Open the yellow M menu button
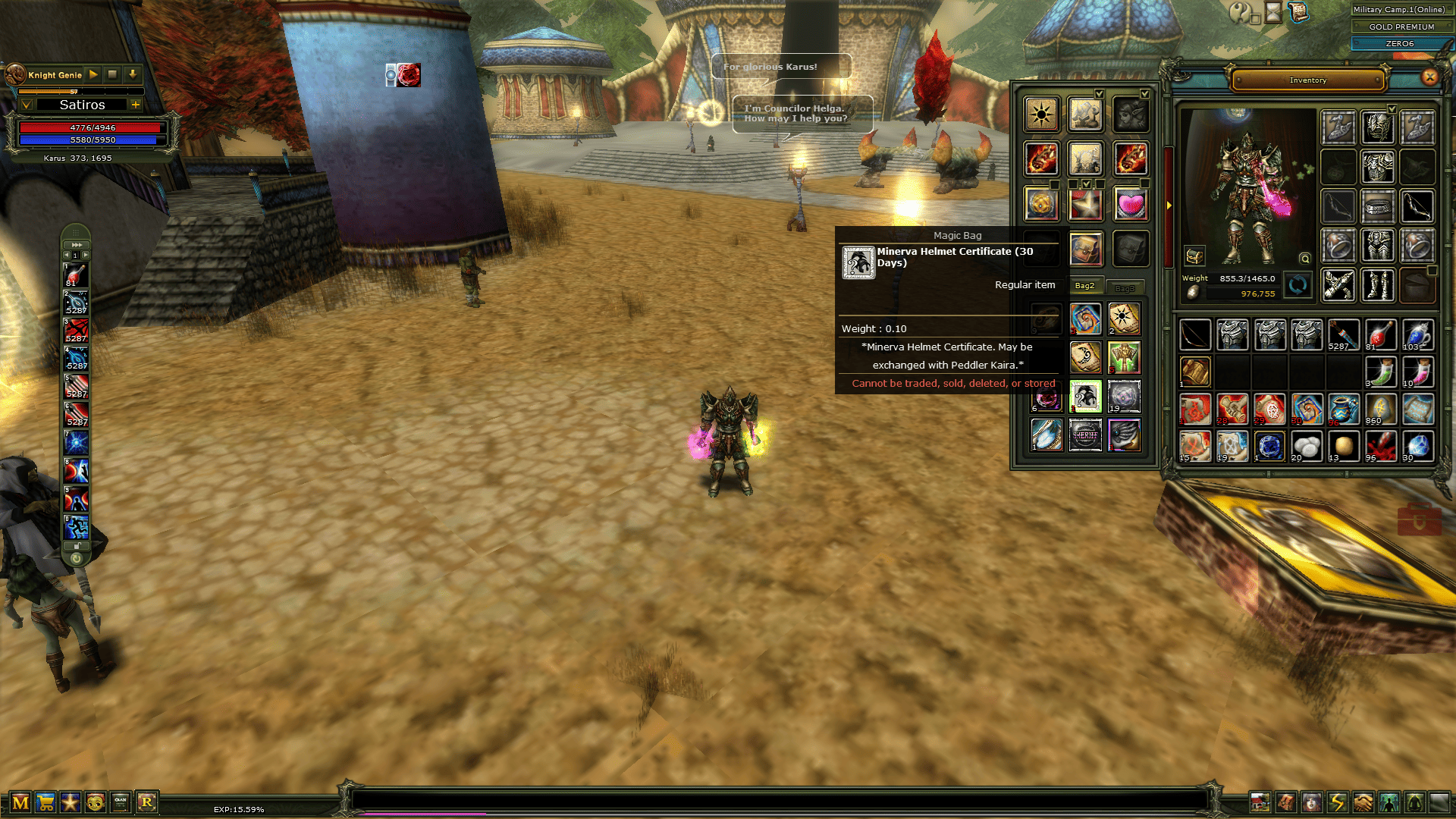This screenshot has width=1456, height=819. pos(20,802)
